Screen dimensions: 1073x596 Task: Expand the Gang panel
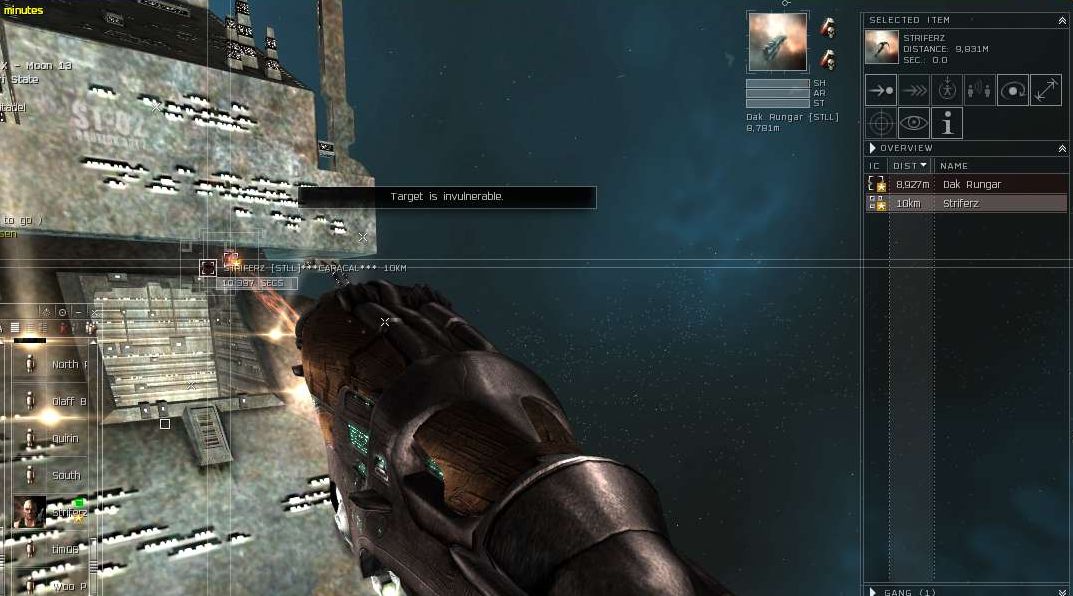pyautogui.click(x=873, y=592)
